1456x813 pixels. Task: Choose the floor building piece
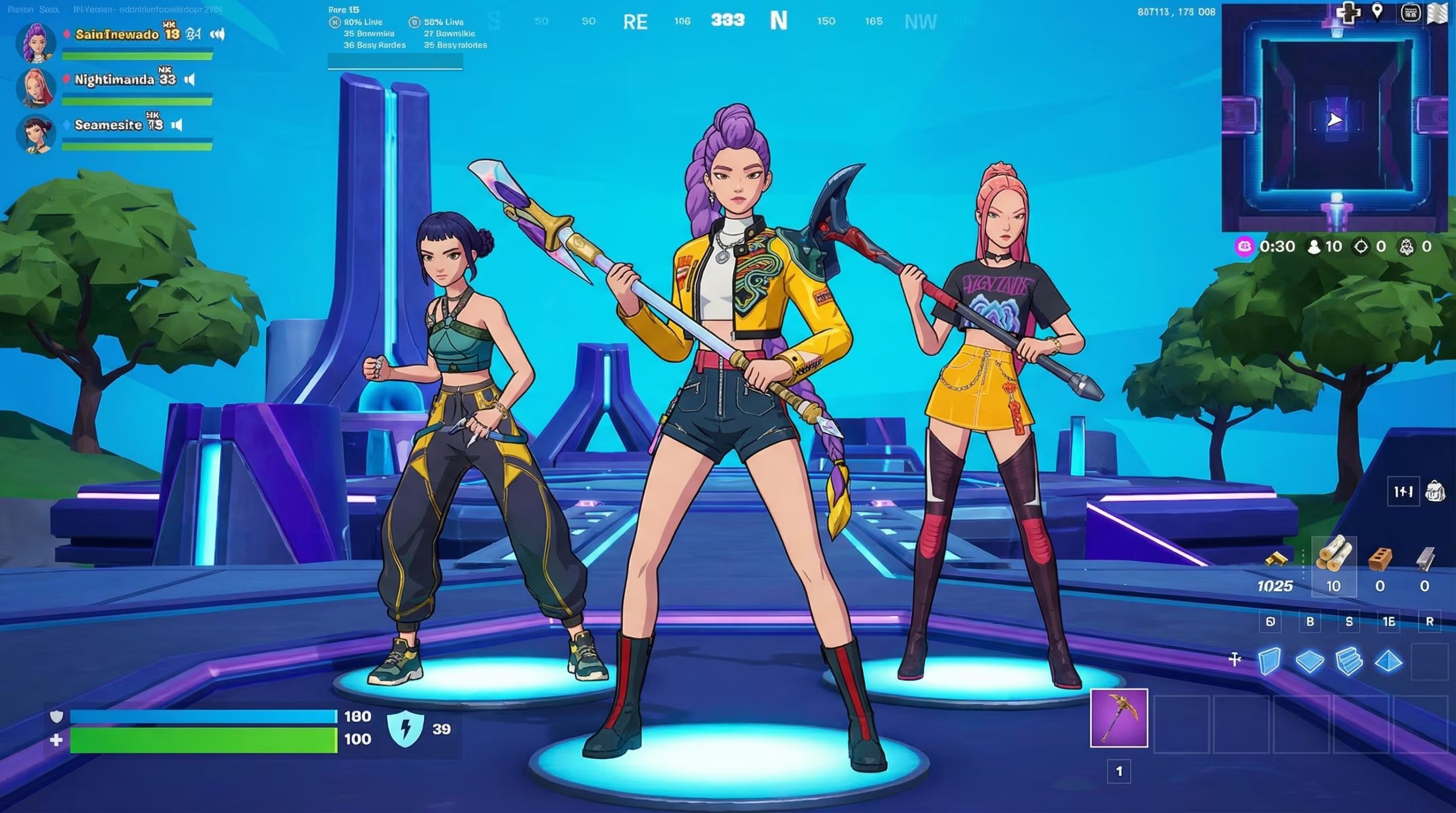point(1309,661)
